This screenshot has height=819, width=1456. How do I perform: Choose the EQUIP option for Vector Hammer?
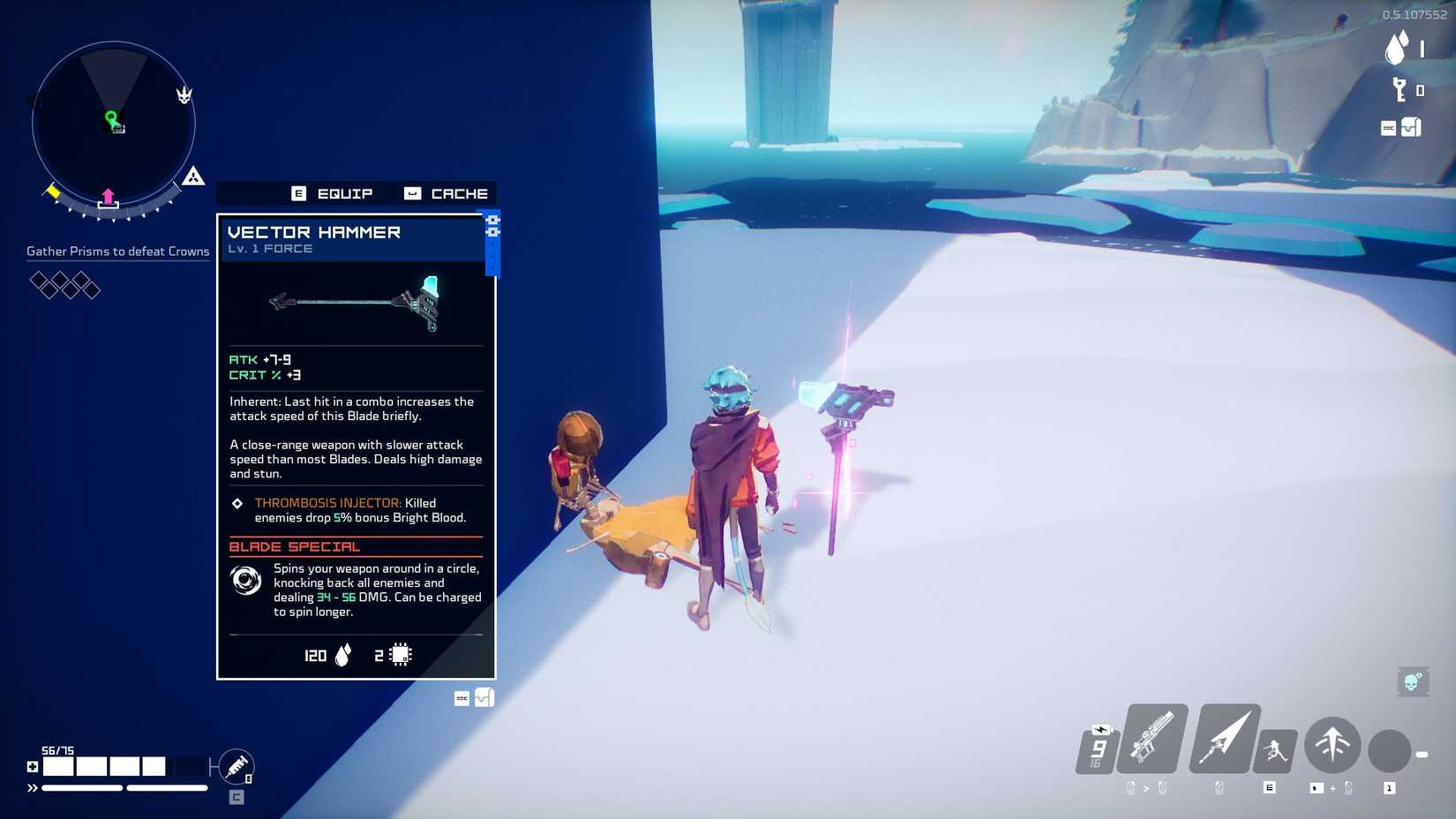[x=344, y=193]
